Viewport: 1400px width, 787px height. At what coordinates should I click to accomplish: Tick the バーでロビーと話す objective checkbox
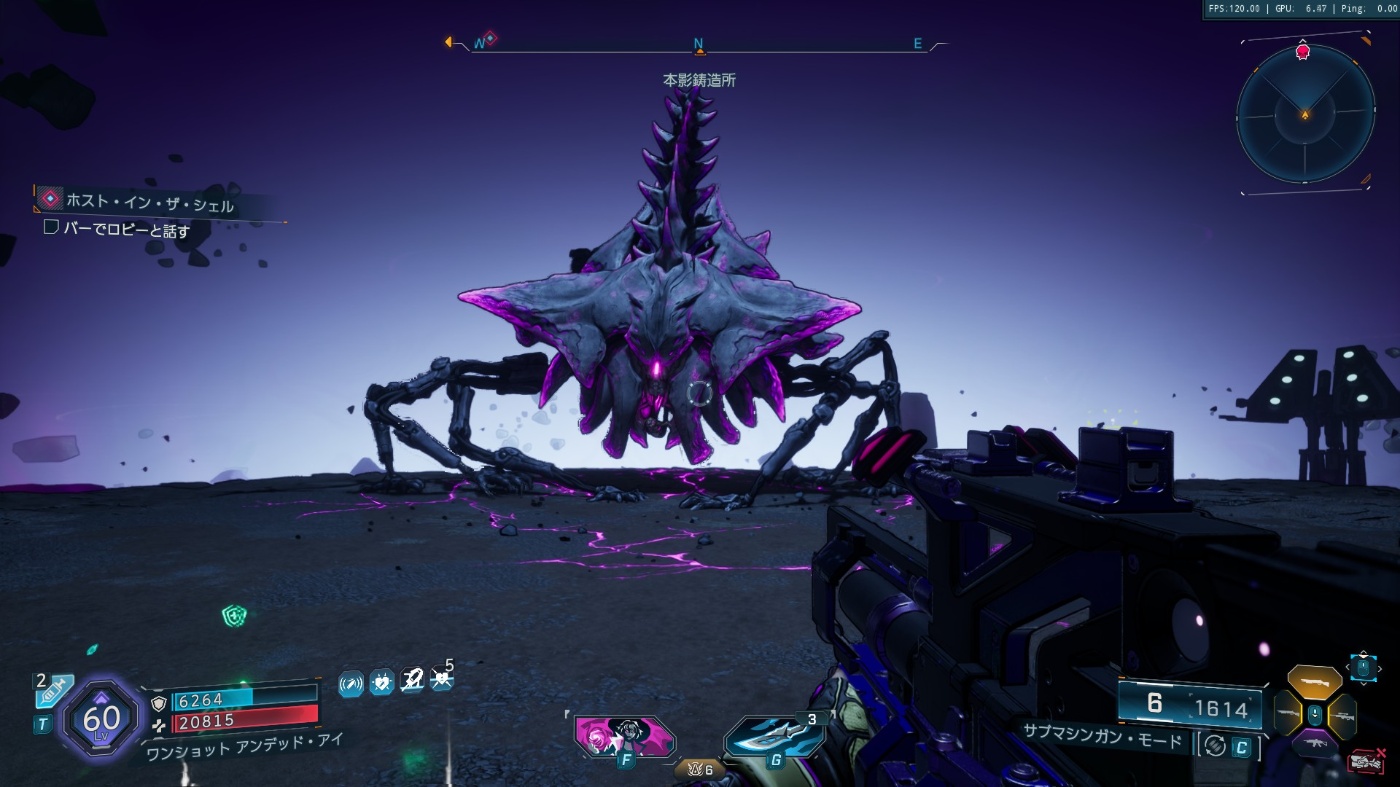point(51,228)
